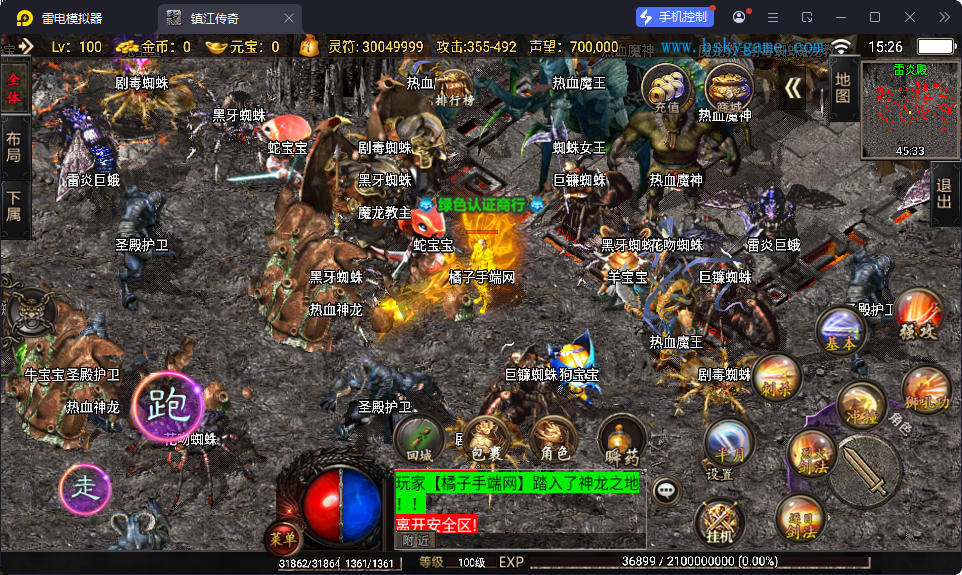This screenshot has height=575, width=962.
Task: Toggle the 走 walk mode button
Action: (x=86, y=489)
